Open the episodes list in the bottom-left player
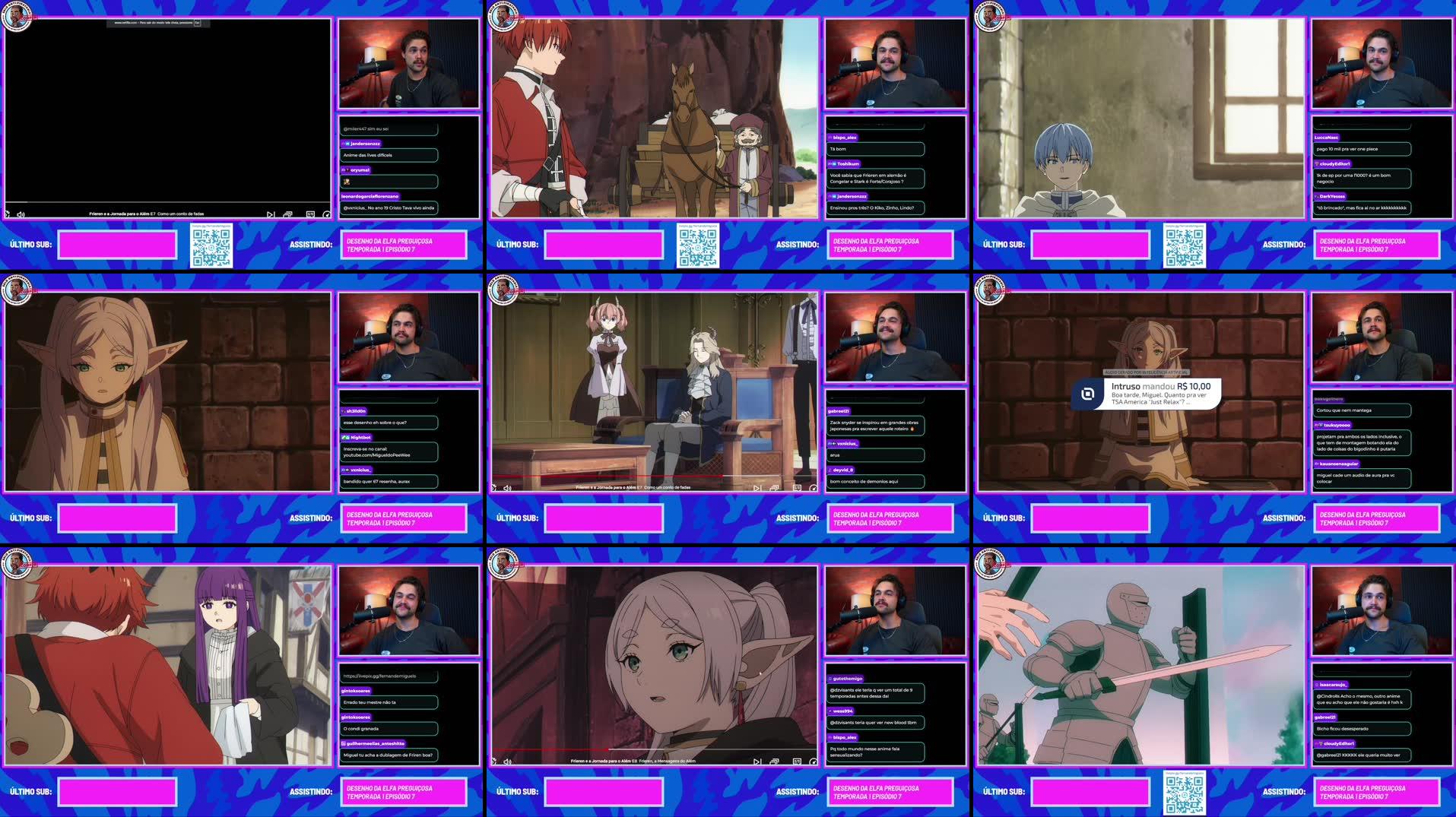The height and width of the screenshot is (817, 1456). click(x=287, y=760)
